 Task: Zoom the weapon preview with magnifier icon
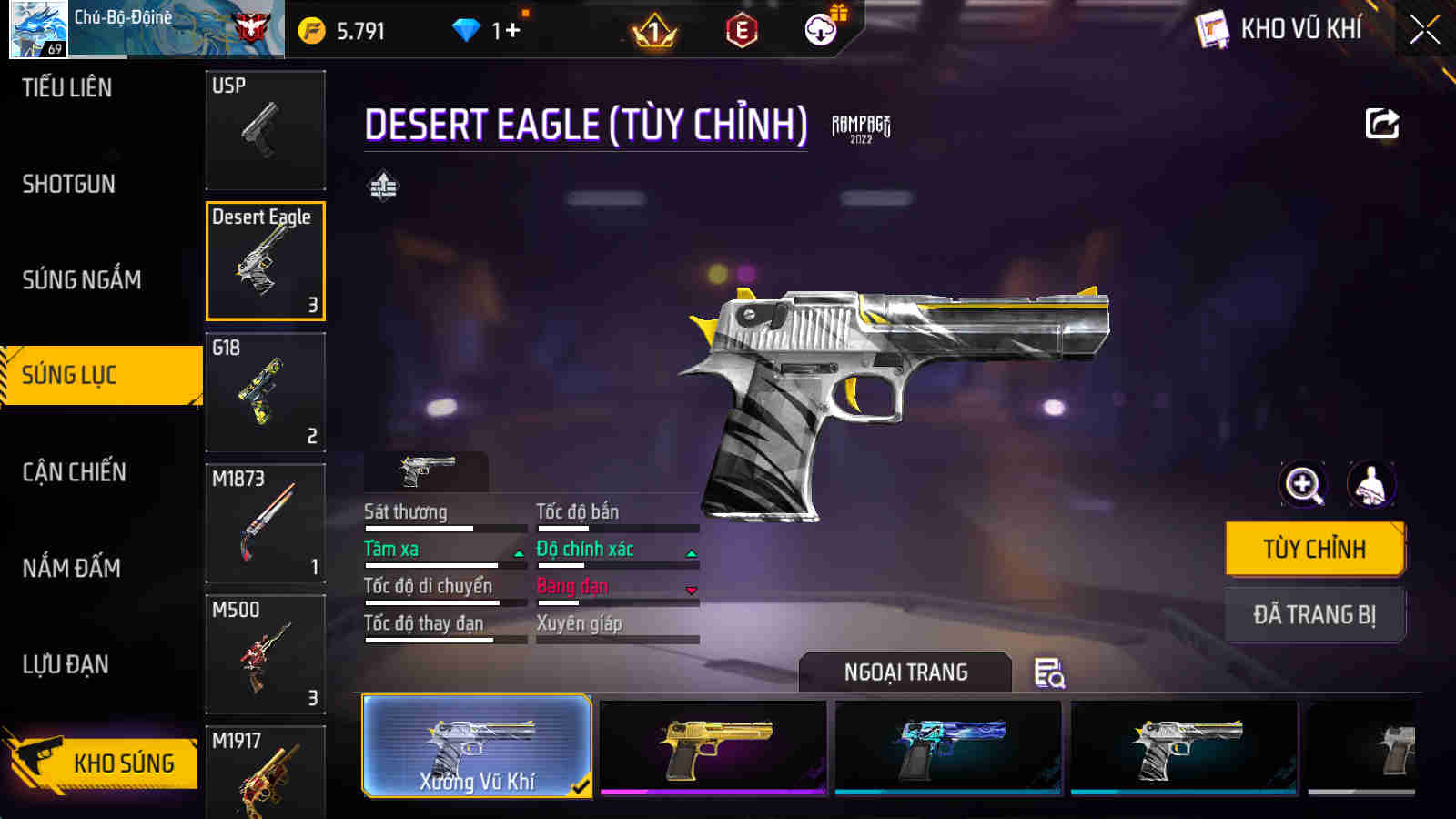1305,485
